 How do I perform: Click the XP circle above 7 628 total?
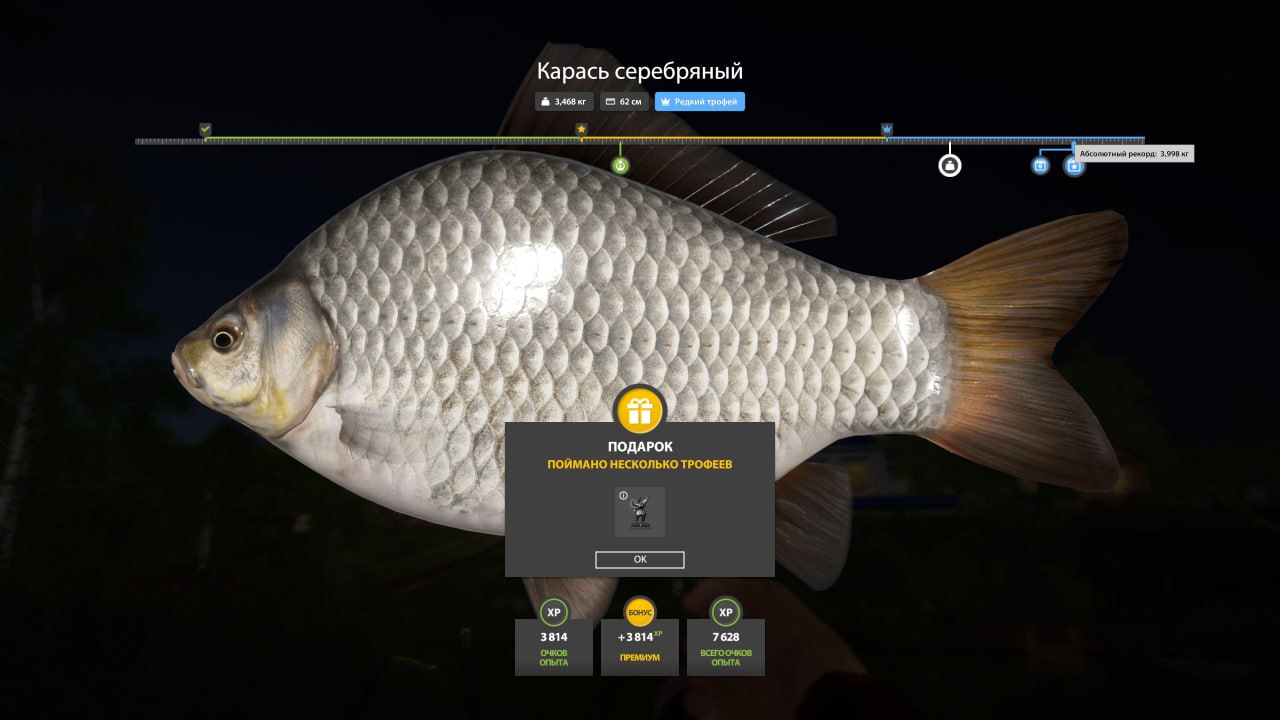[726, 612]
